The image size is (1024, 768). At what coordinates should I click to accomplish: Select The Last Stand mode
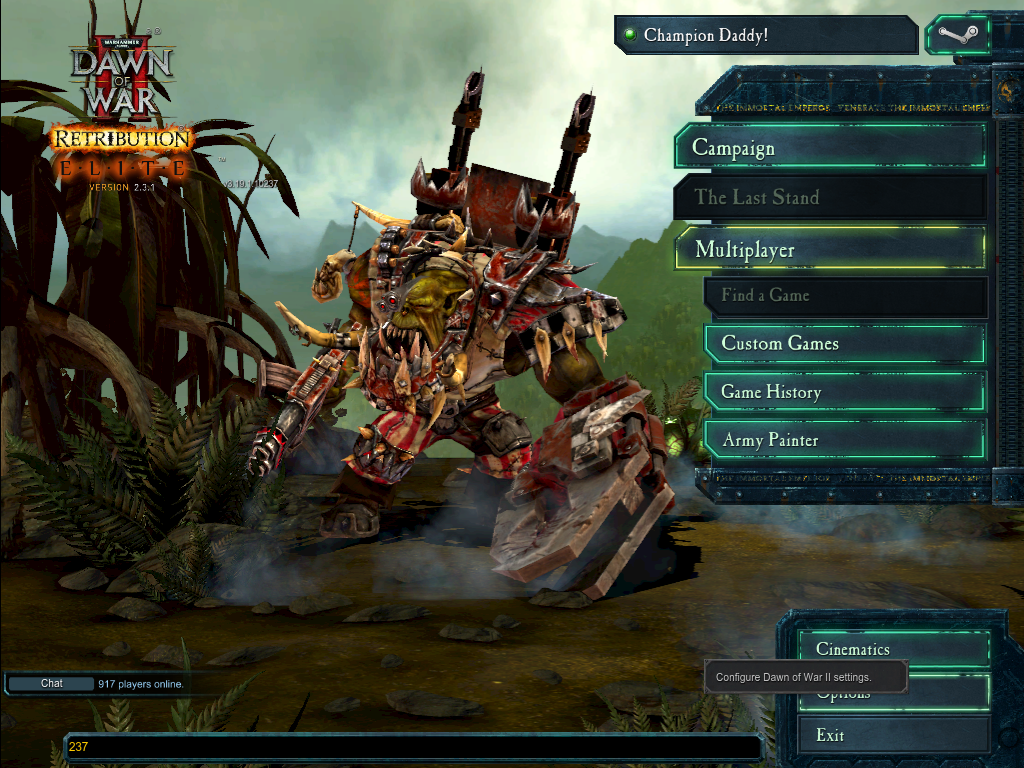click(830, 197)
